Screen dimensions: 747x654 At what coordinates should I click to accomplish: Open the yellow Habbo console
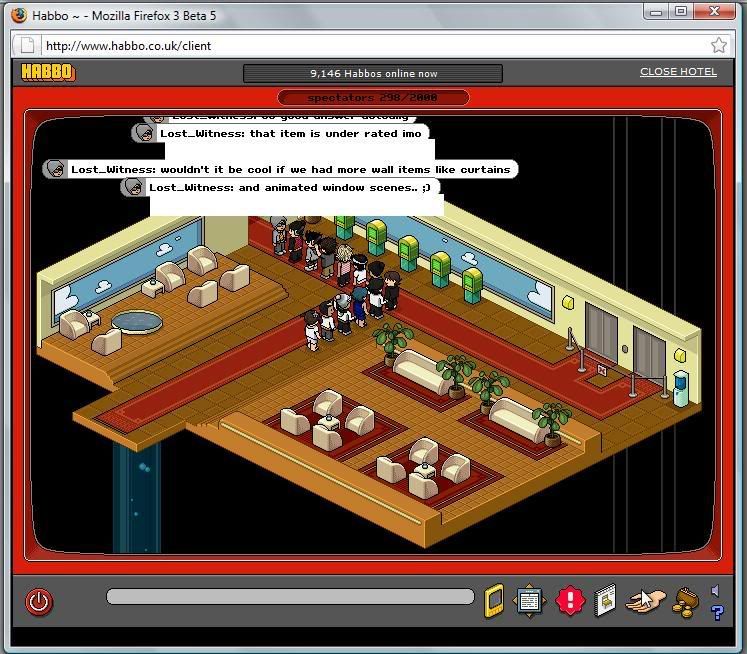pos(494,601)
